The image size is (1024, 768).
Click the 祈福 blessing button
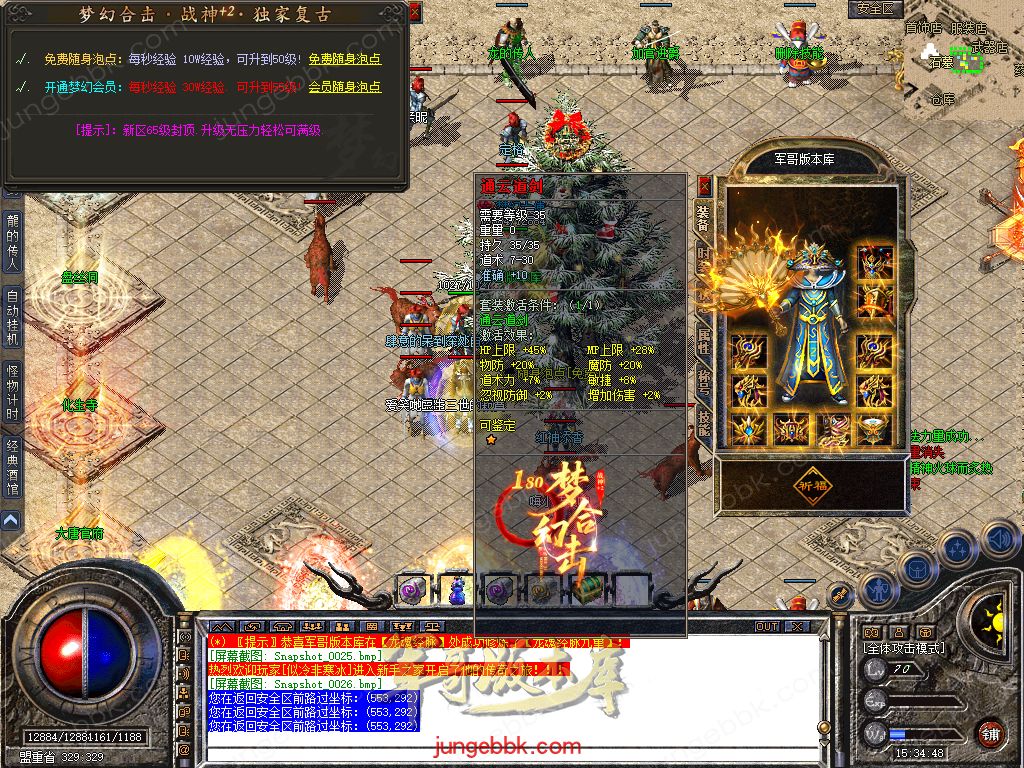point(812,483)
